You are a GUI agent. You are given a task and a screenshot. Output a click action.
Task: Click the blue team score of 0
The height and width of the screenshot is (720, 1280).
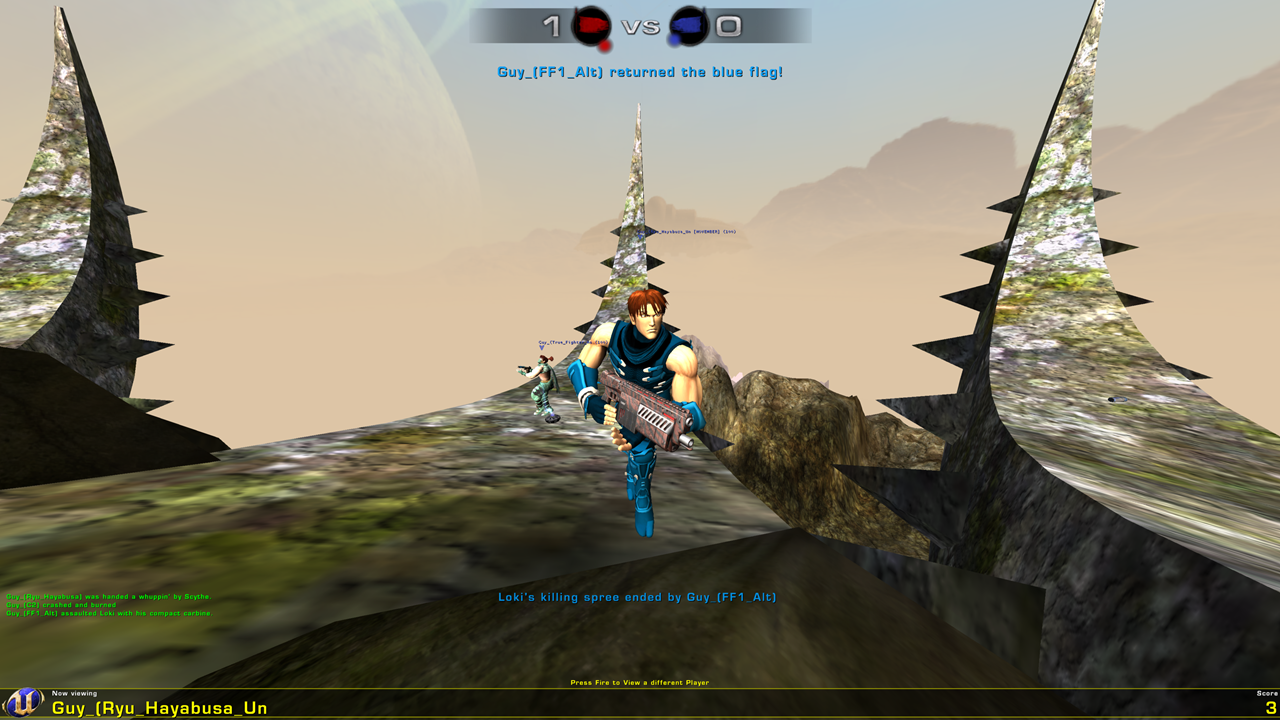pyautogui.click(x=726, y=28)
